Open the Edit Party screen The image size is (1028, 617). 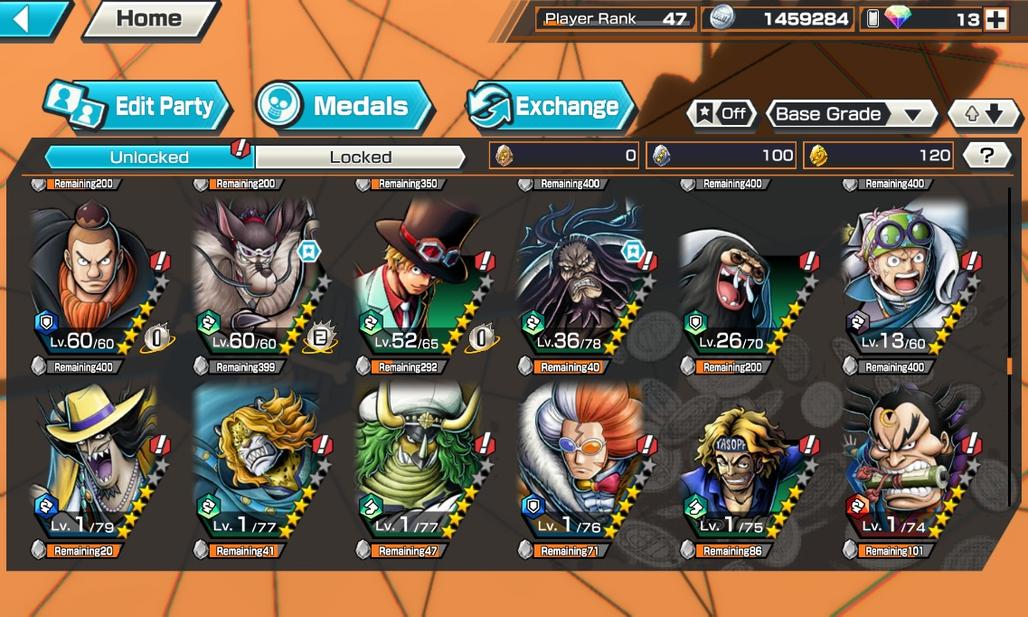[137, 106]
